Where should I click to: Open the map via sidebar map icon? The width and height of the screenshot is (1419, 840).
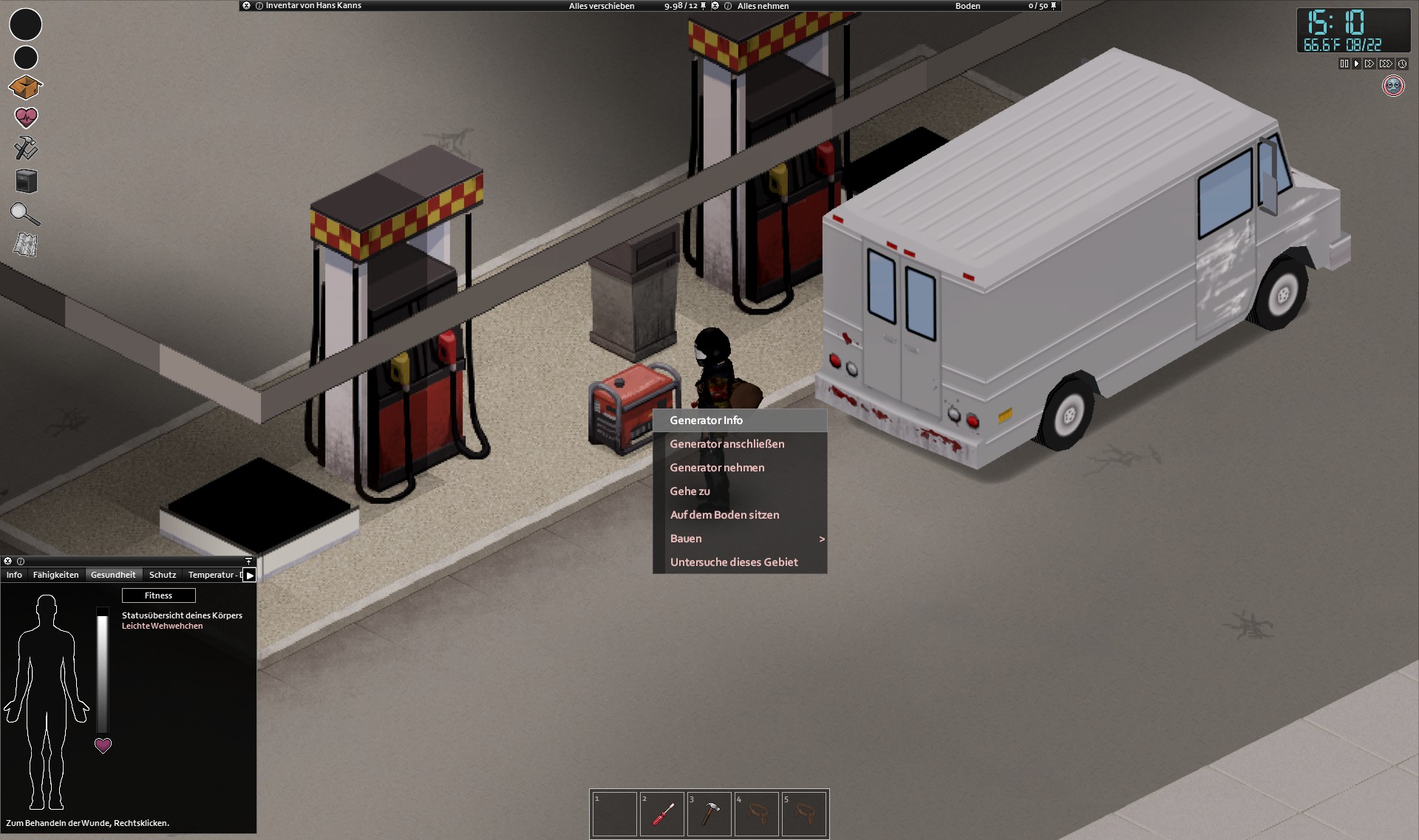26,245
